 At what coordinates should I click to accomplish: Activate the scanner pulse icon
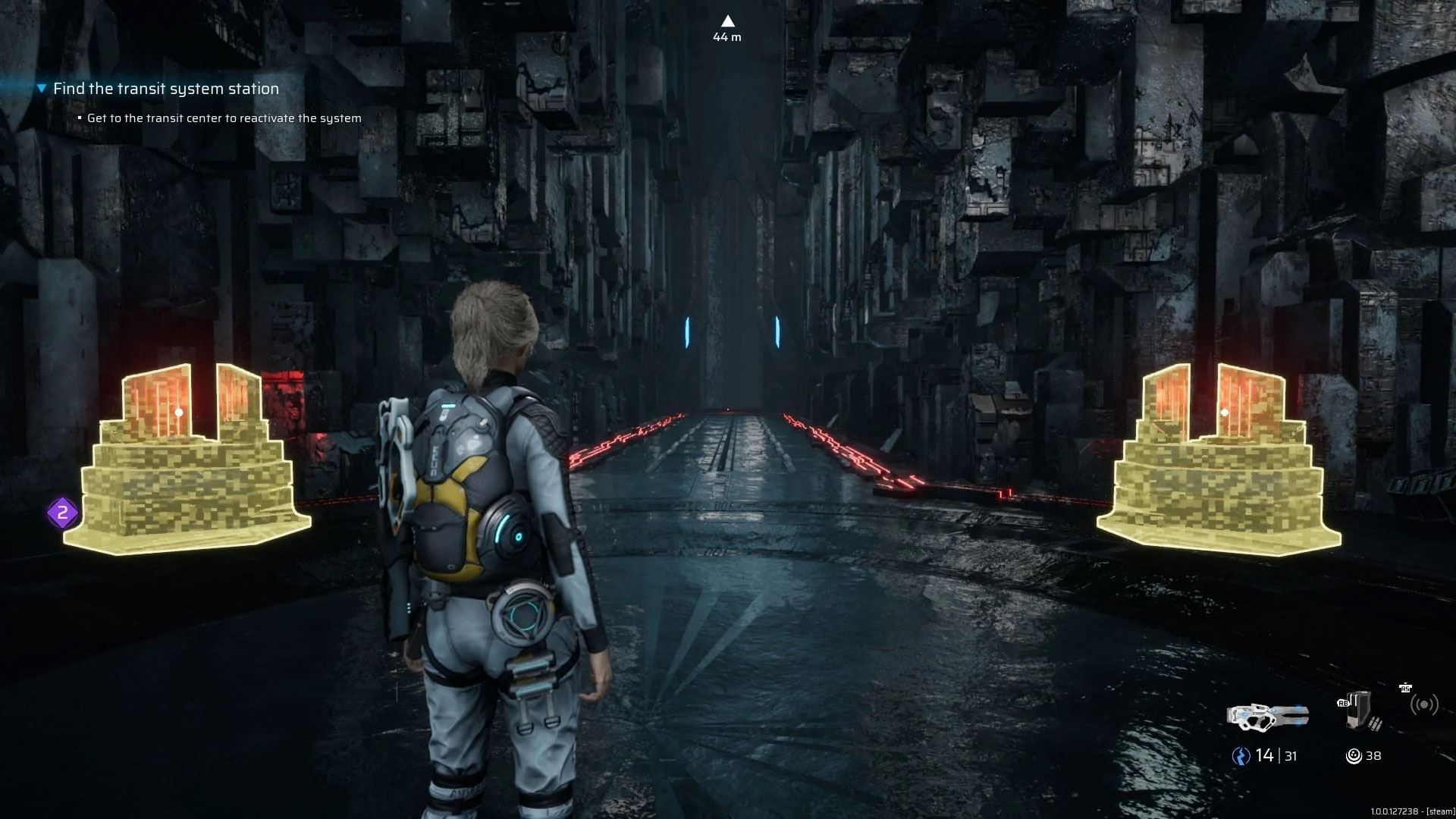(x=1423, y=705)
